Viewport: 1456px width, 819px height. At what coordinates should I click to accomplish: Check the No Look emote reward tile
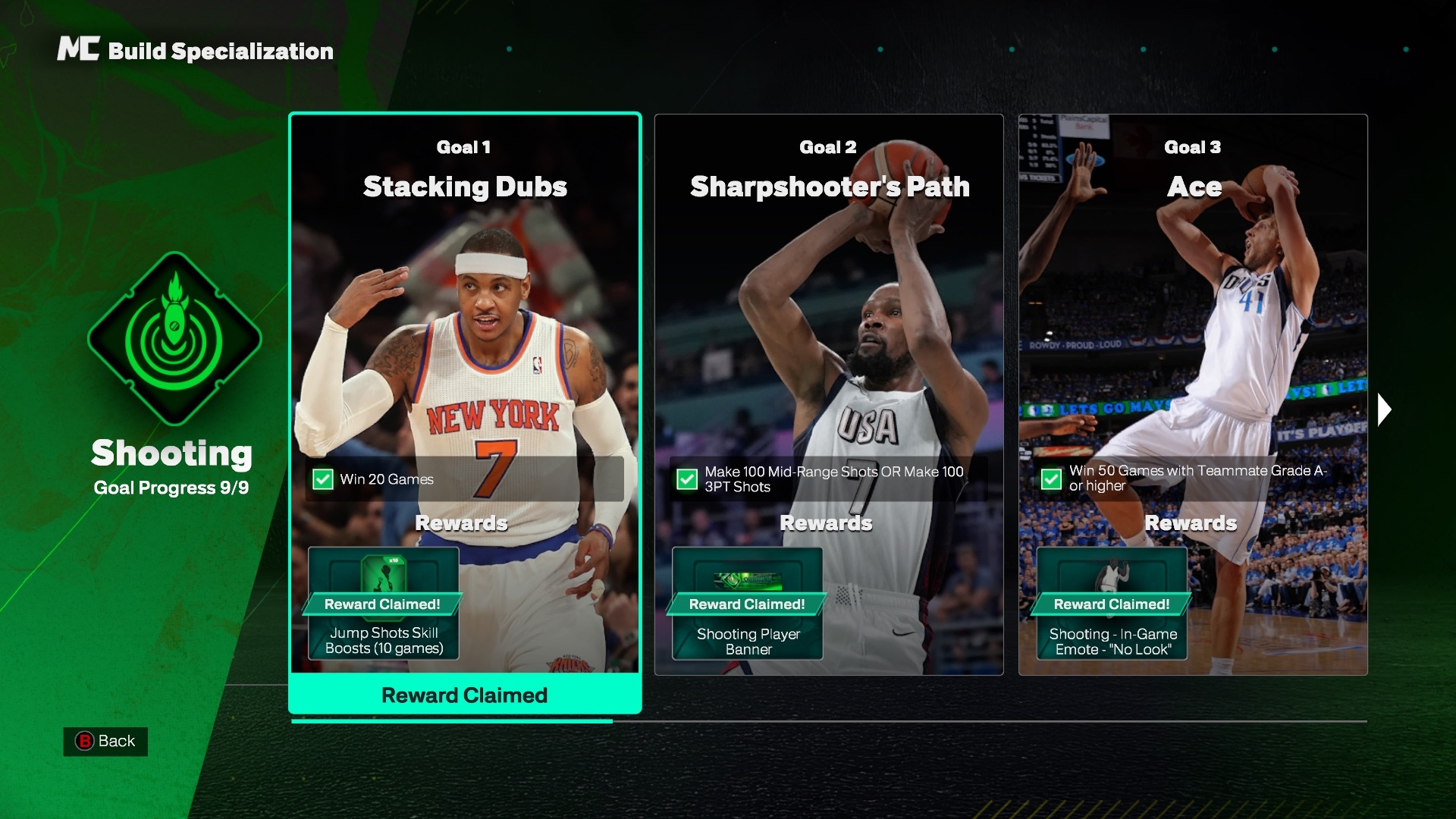tap(1112, 604)
